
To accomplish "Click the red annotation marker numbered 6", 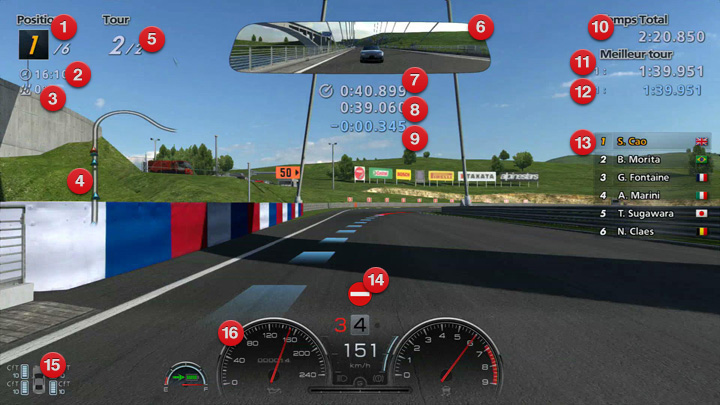I will click(478, 25).
